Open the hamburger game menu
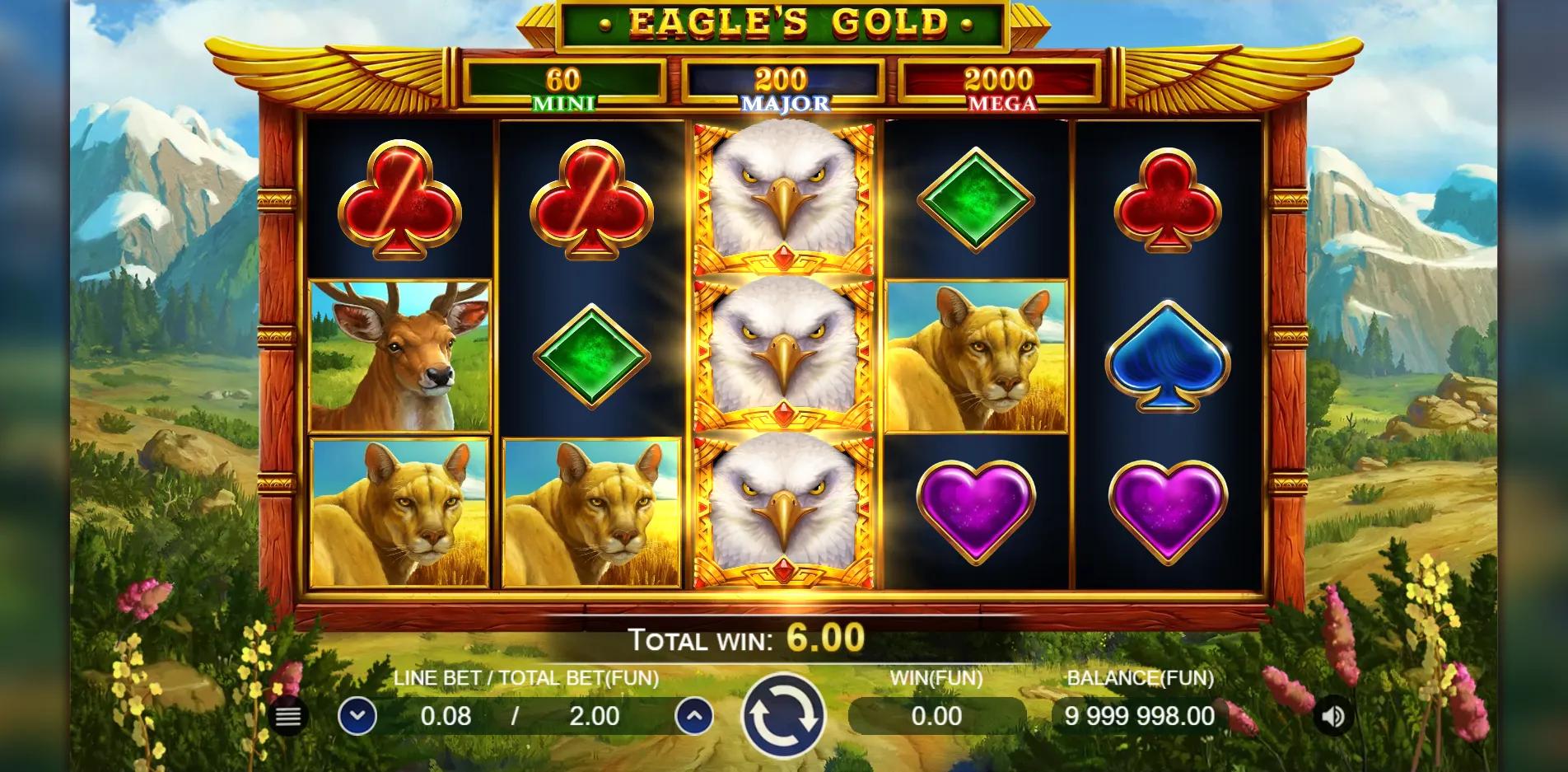Viewport: 1568px width, 772px height. pos(287,716)
